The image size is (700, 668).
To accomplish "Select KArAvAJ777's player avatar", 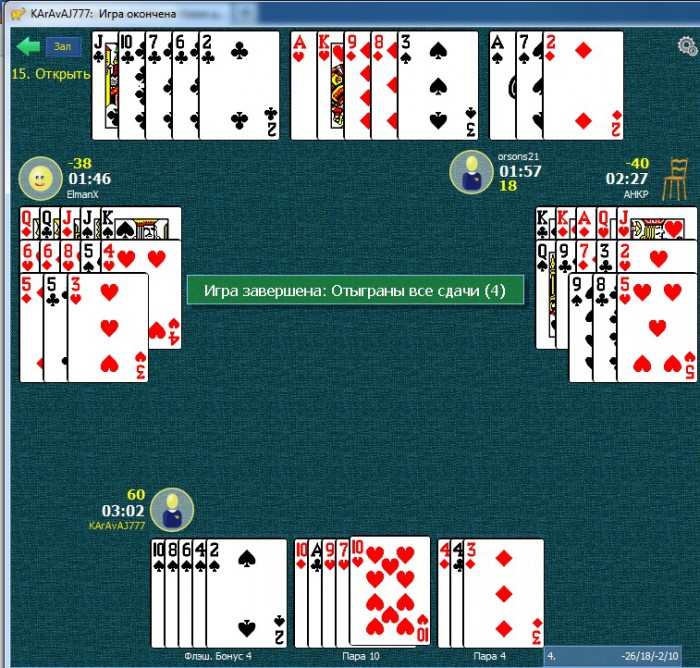I will [172, 508].
